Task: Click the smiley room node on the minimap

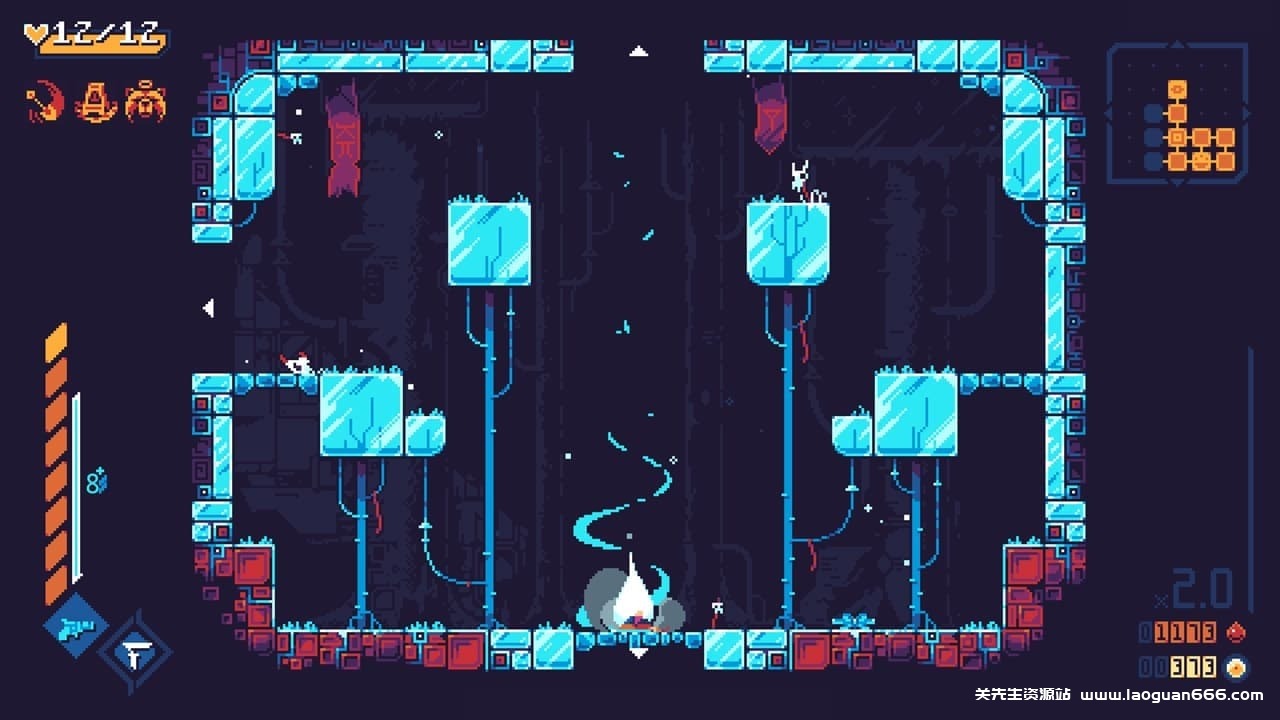Action: [x=1200, y=160]
